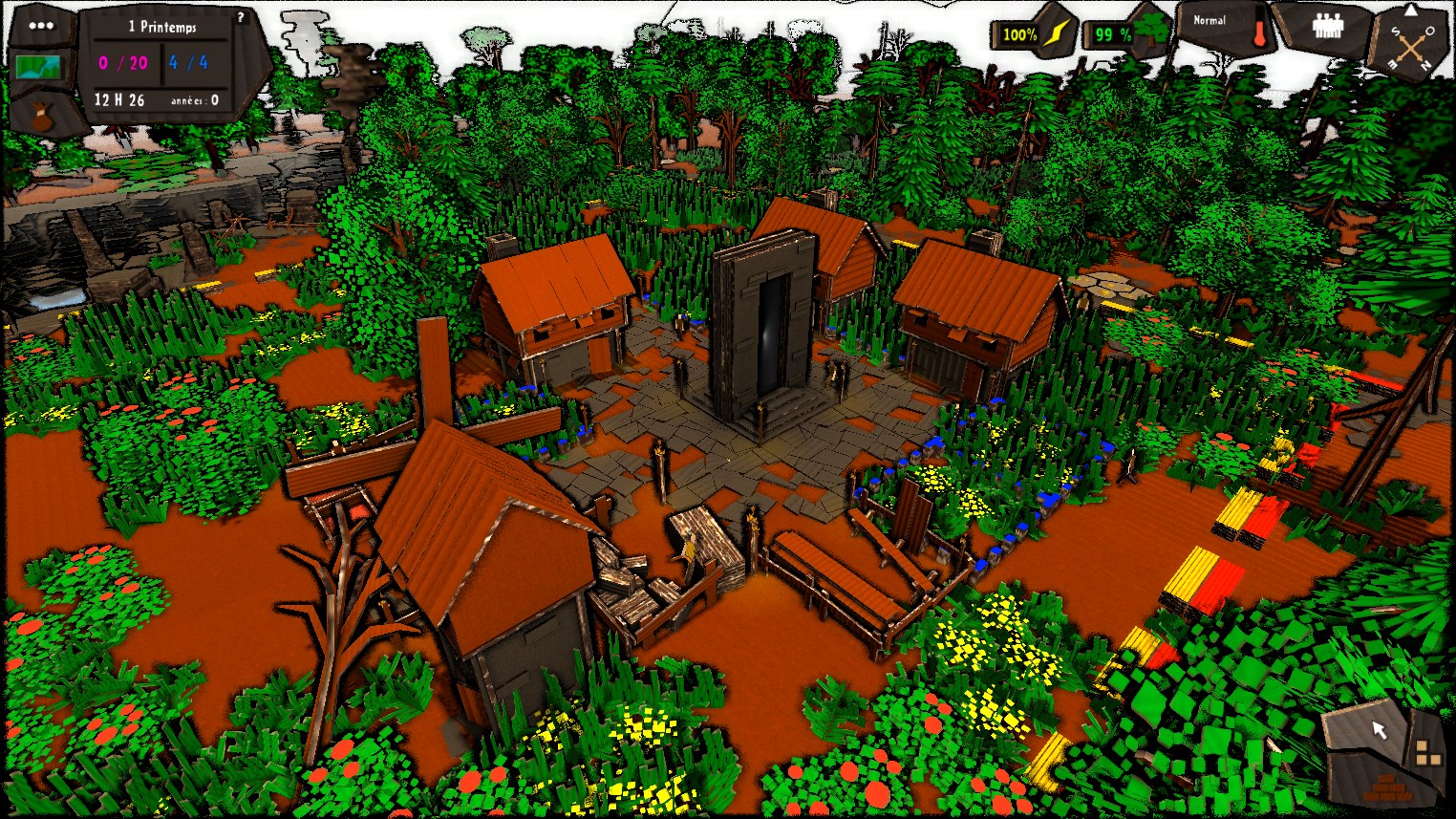Click the années 0 year counter
The width and height of the screenshot is (1456, 819).
195,99
